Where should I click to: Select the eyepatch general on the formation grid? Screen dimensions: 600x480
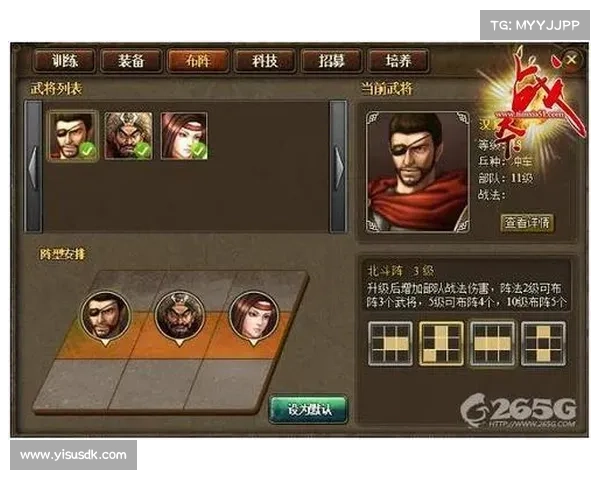(104, 315)
